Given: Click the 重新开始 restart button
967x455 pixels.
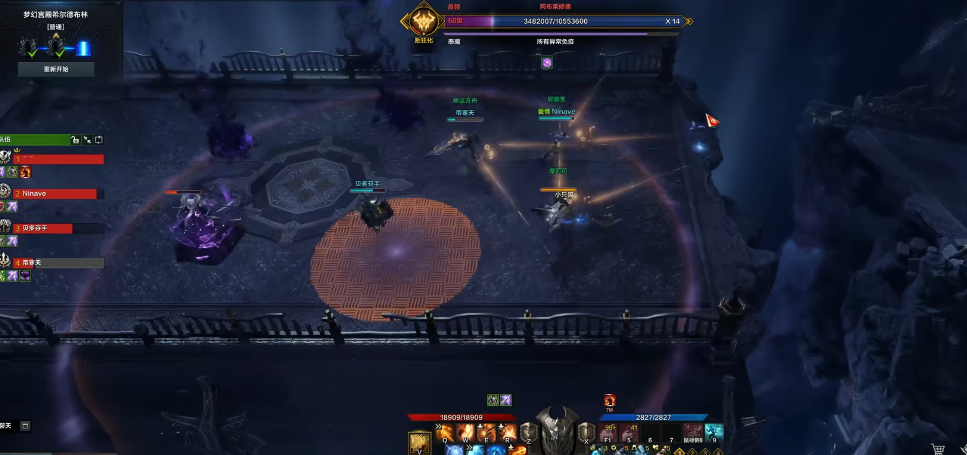Looking at the screenshot, I should click(56, 70).
